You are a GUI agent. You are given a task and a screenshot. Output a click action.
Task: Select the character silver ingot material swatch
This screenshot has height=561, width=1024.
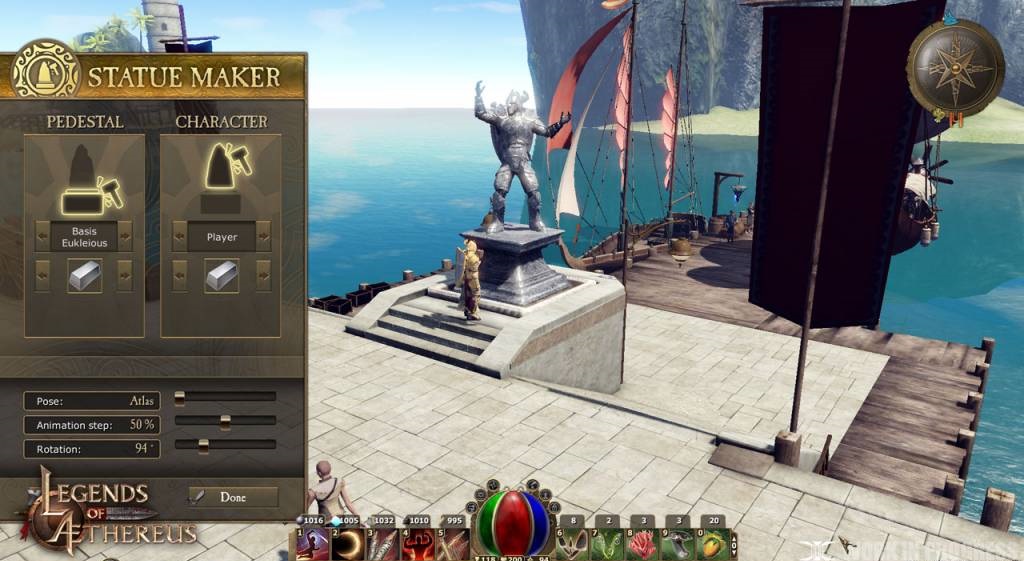(221, 275)
